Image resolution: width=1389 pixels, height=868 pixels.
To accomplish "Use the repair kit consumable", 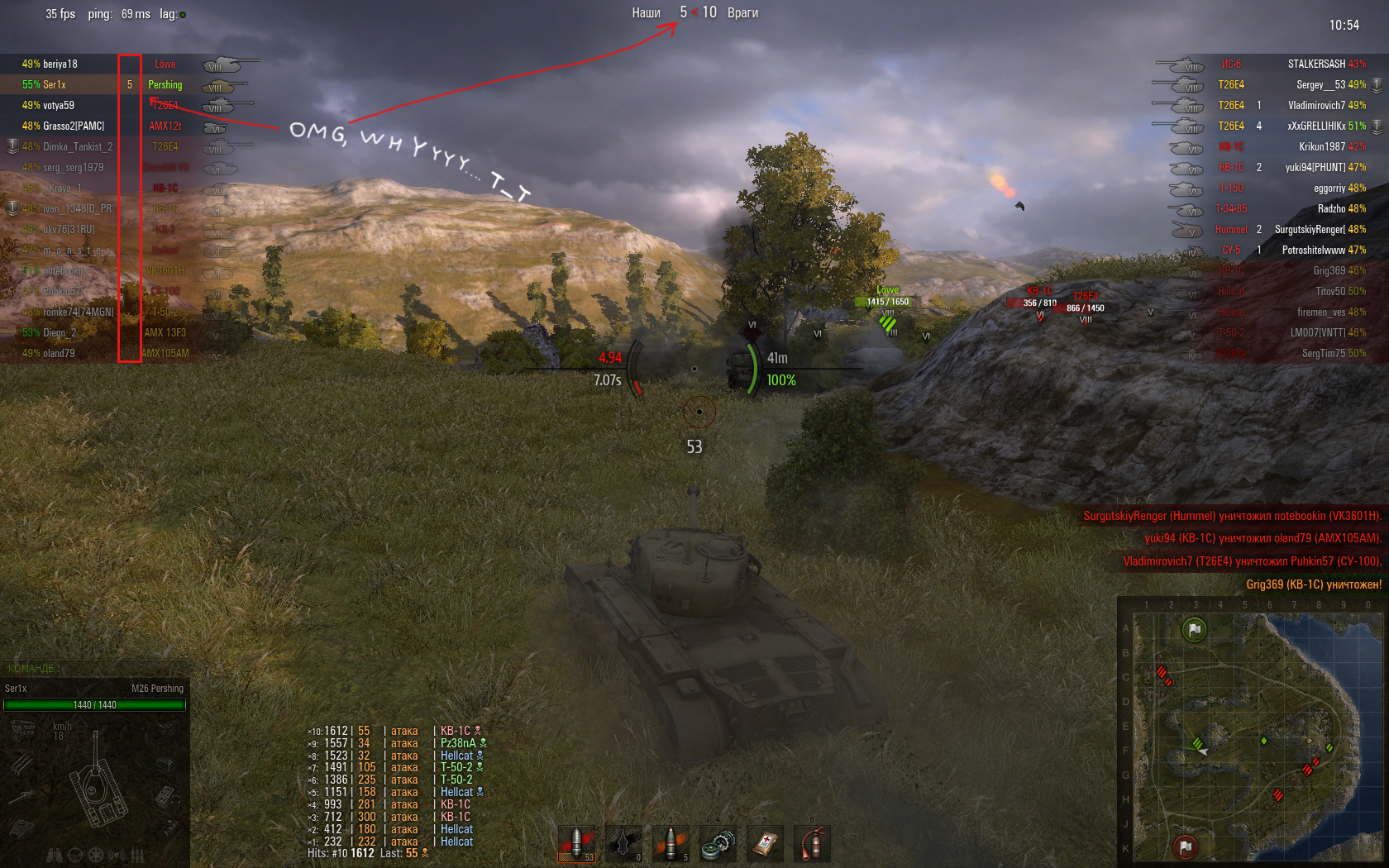I will tap(718, 844).
